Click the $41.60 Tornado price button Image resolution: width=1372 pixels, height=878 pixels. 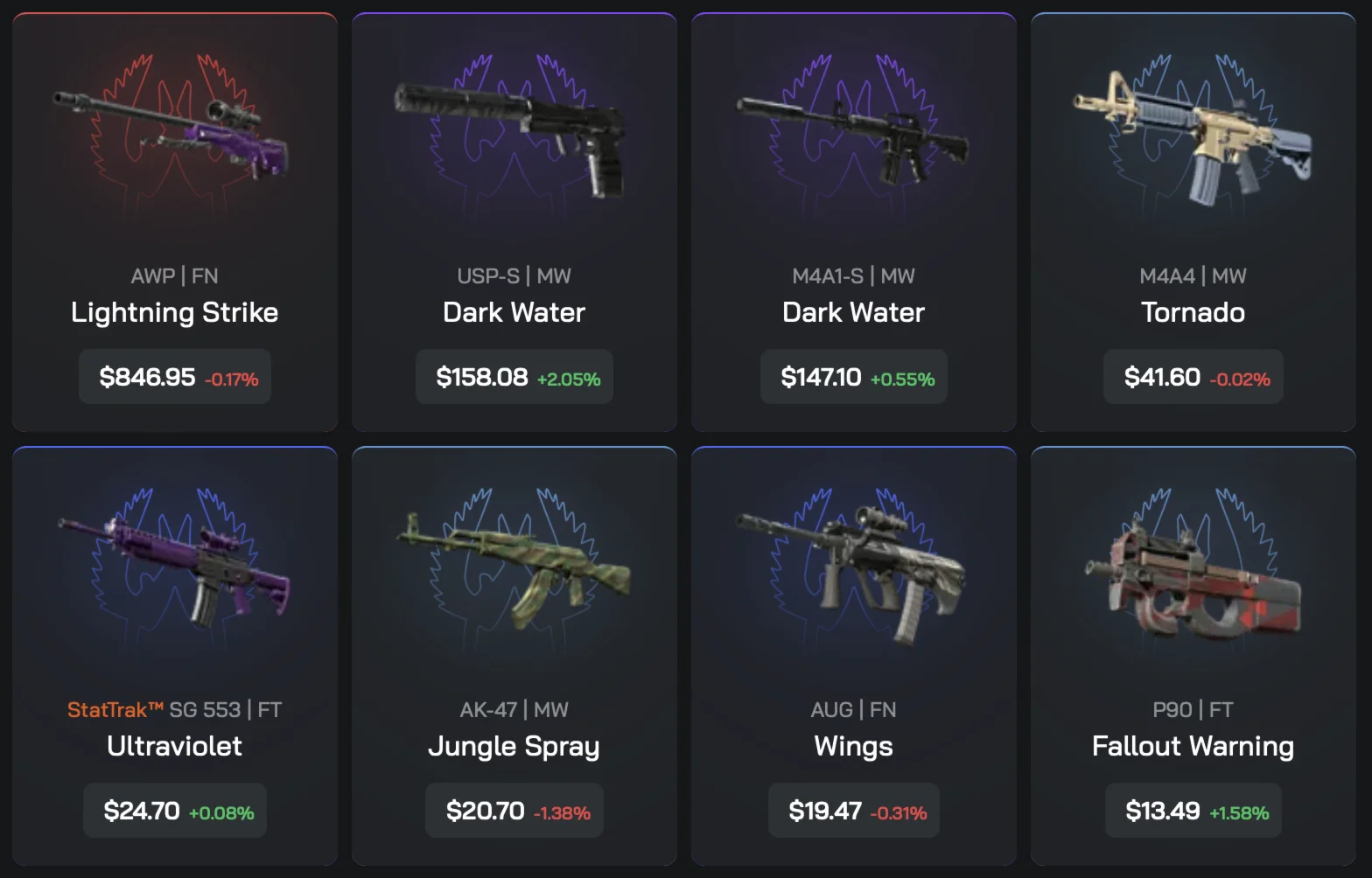tap(1193, 377)
